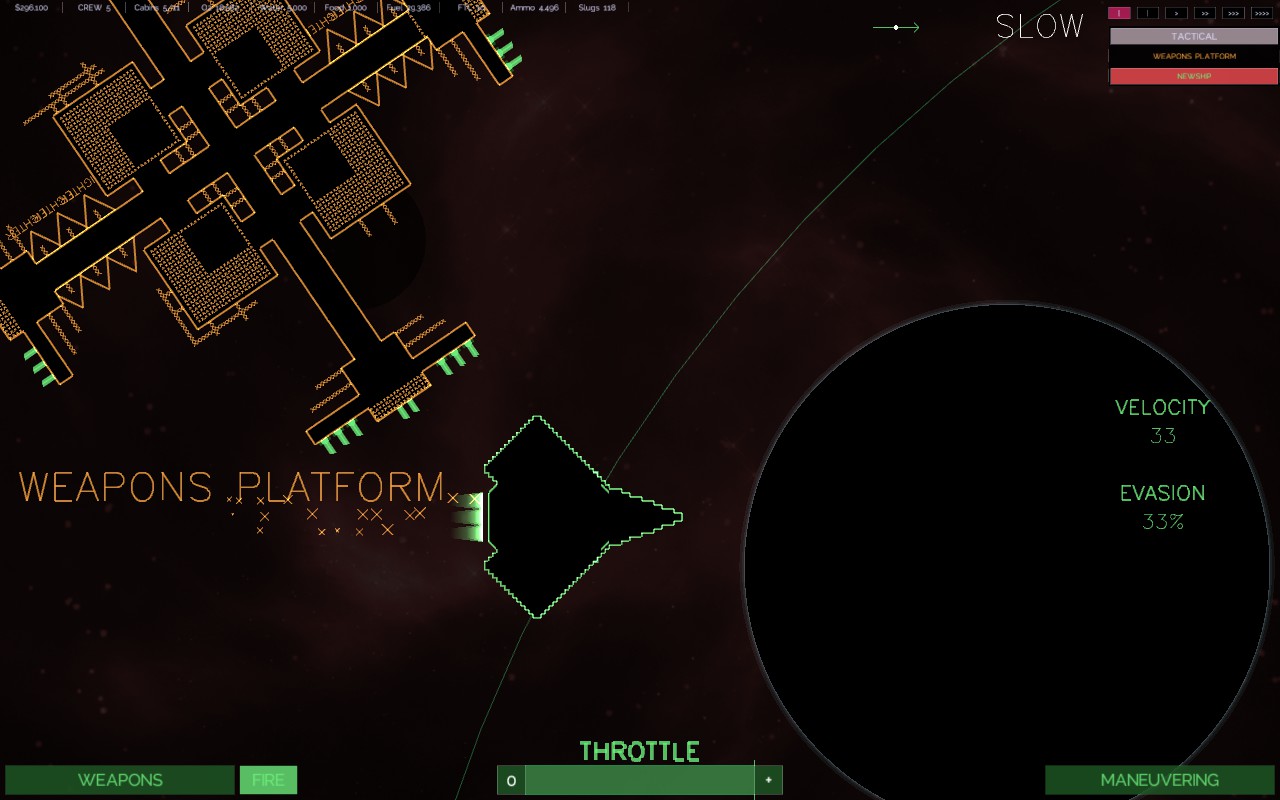The image size is (1280, 800).
Task: Select the Newship entry in the list
Action: tap(1193, 76)
